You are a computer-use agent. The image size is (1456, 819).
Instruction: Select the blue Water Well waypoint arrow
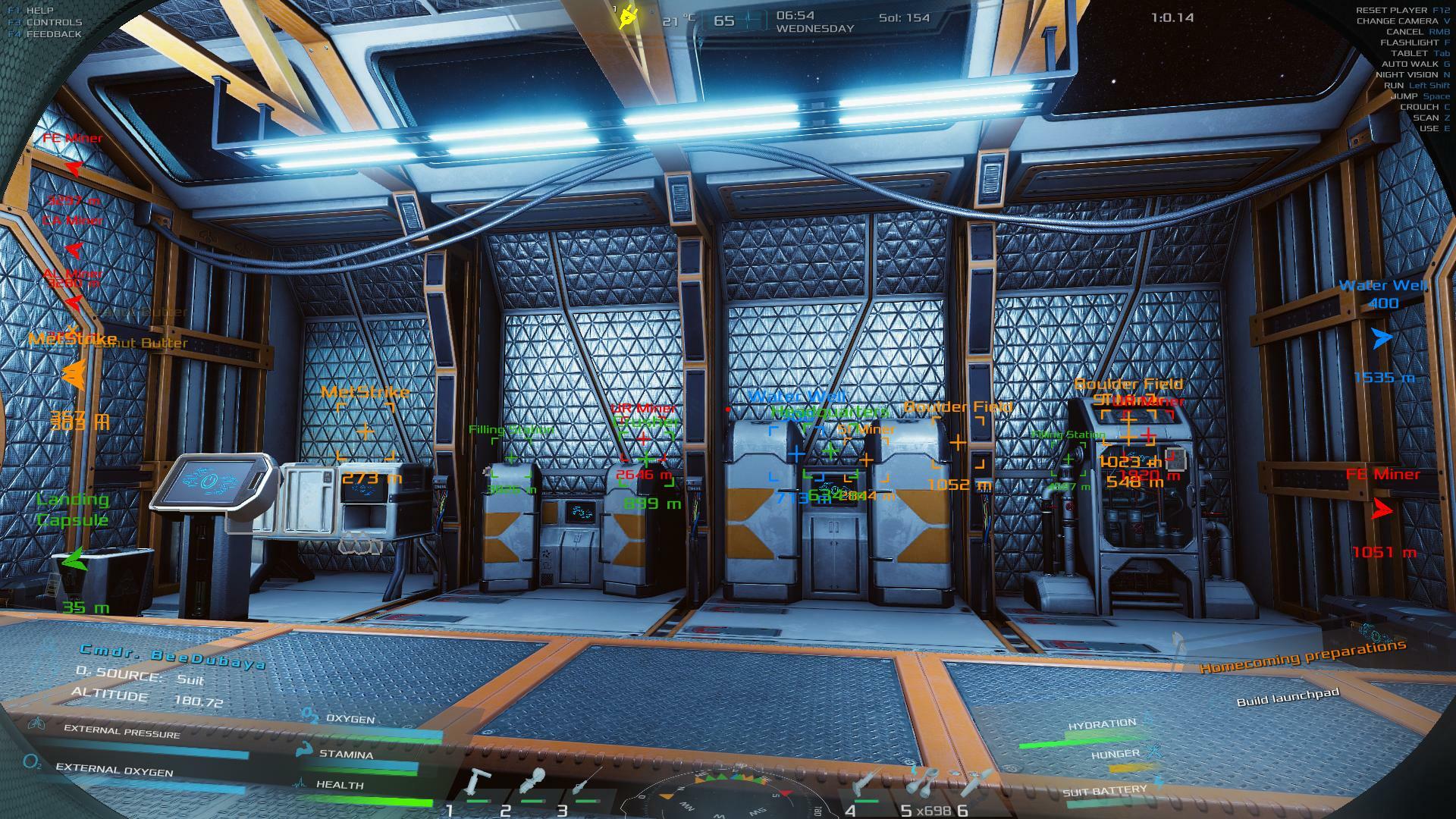tap(1382, 338)
